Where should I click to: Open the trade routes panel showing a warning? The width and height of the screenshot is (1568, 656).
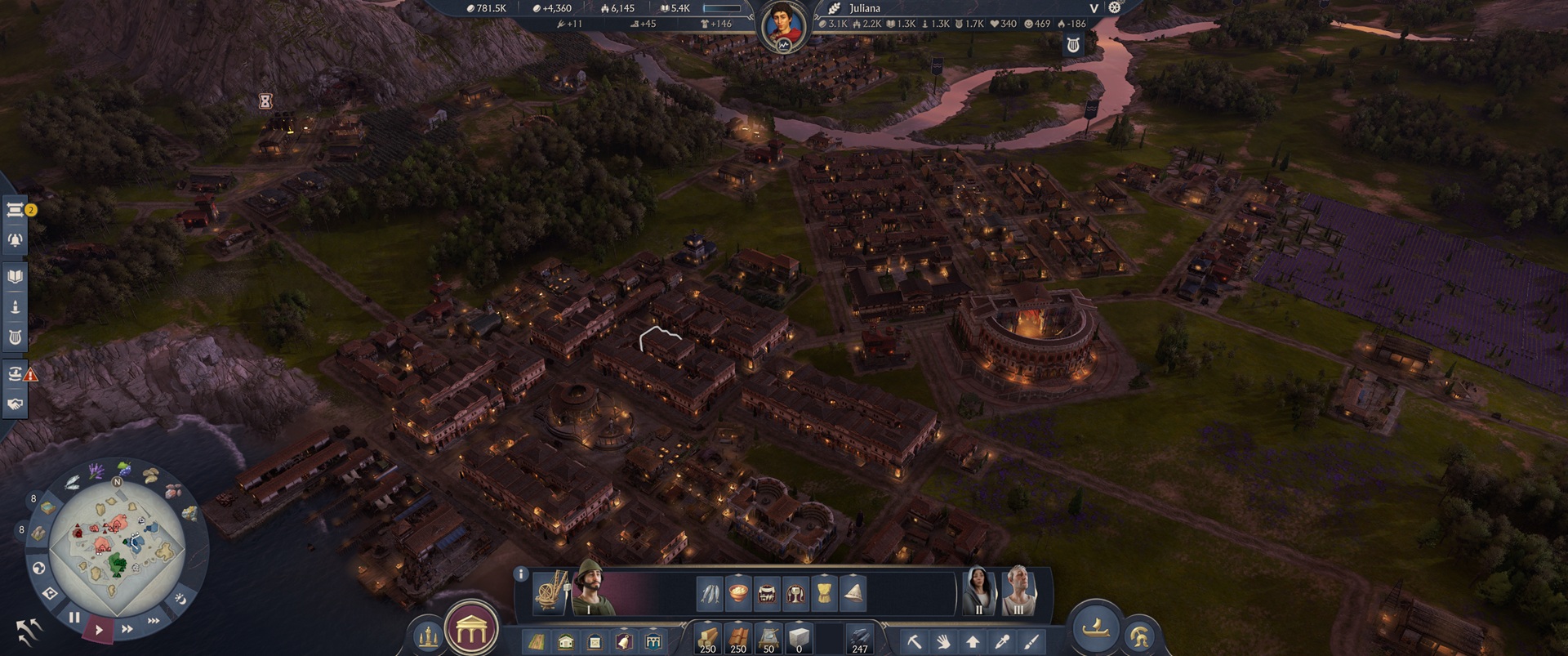[x=15, y=372]
